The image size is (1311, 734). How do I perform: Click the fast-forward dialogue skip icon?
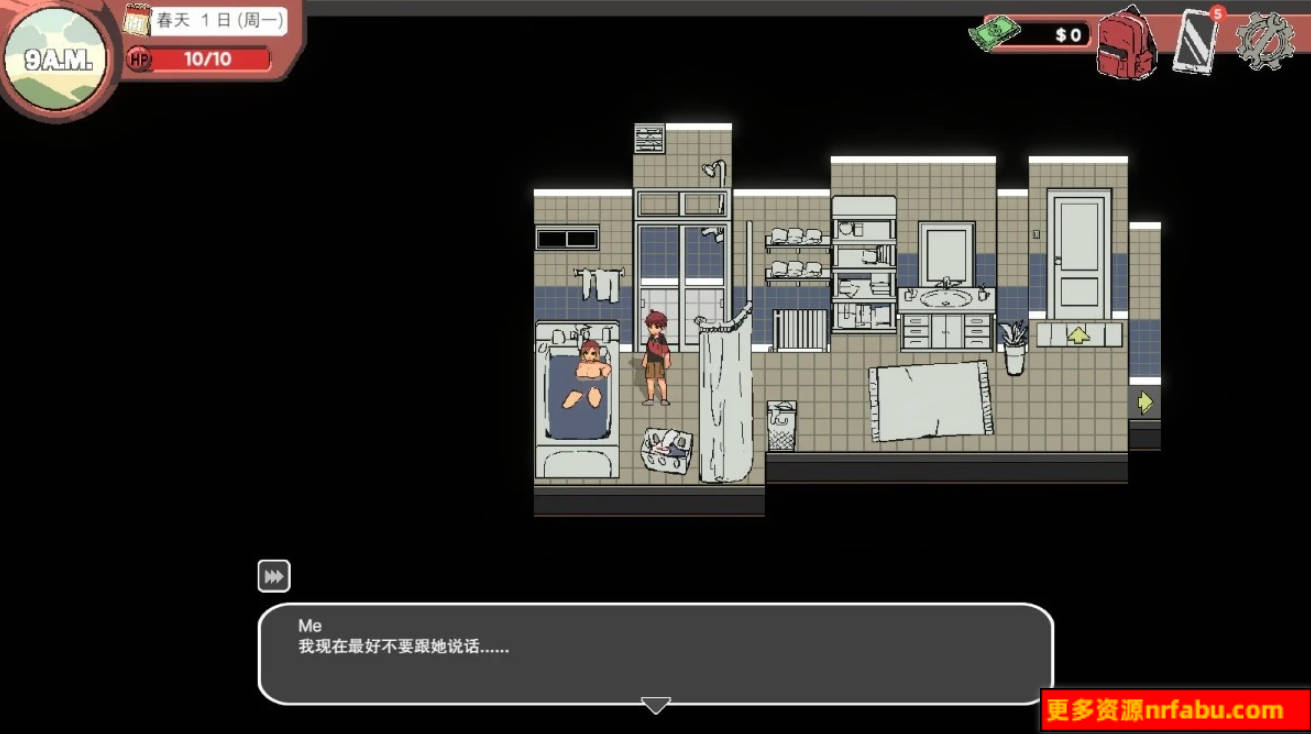tap(273, 575)
